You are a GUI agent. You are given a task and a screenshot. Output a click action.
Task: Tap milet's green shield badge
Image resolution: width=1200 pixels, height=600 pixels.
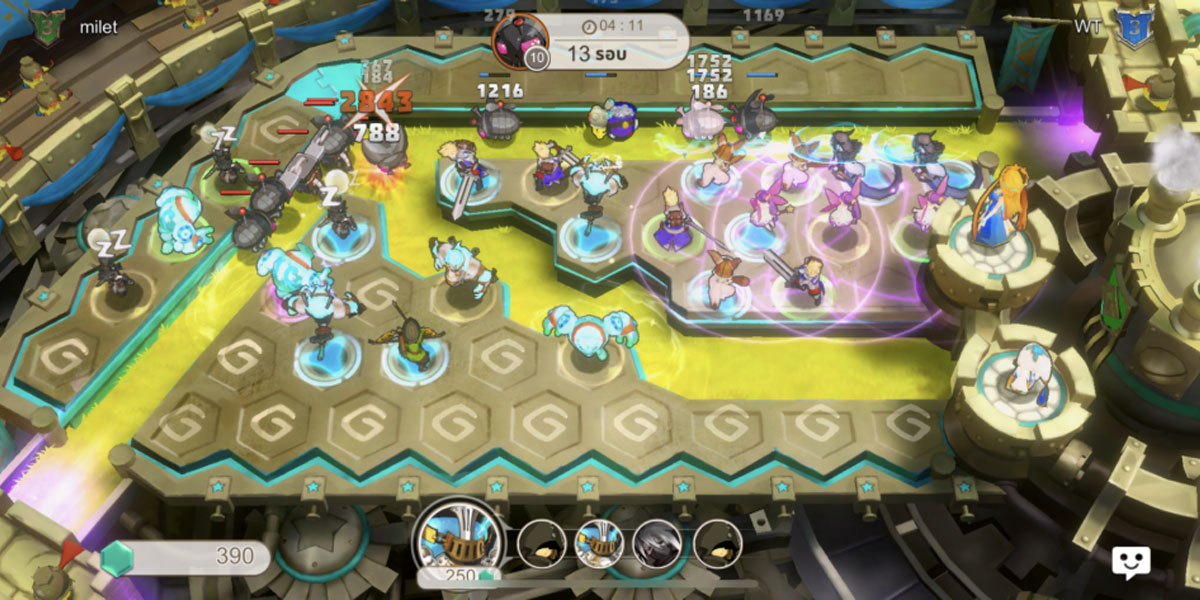[x=45, y=27]
